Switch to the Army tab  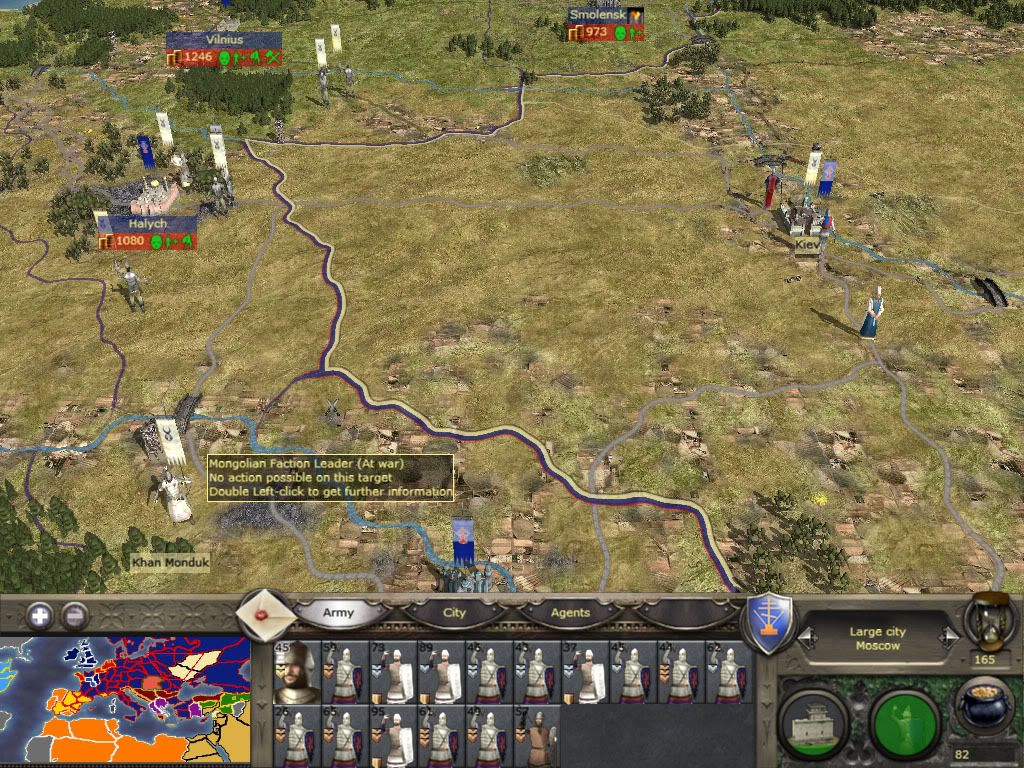tap(338, 612)
